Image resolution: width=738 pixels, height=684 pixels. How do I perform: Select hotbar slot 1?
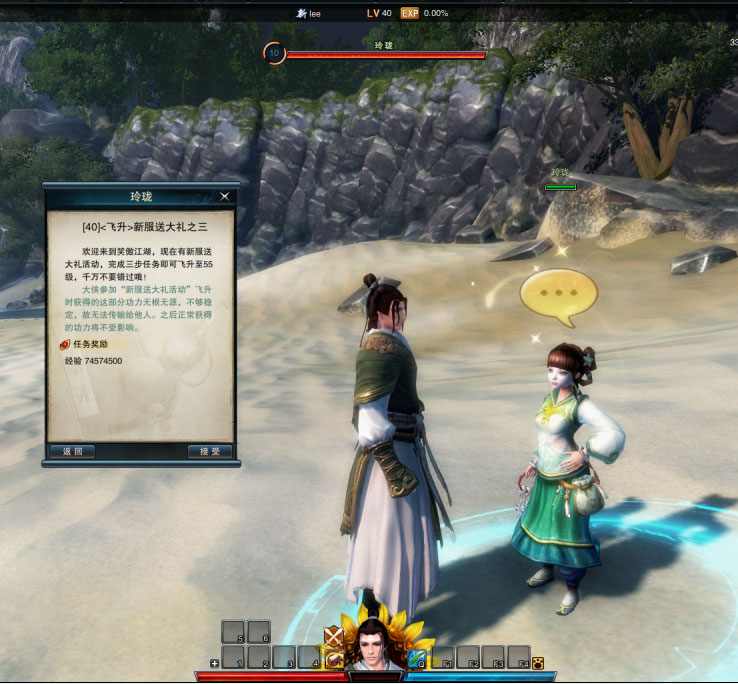coord(233,657)
